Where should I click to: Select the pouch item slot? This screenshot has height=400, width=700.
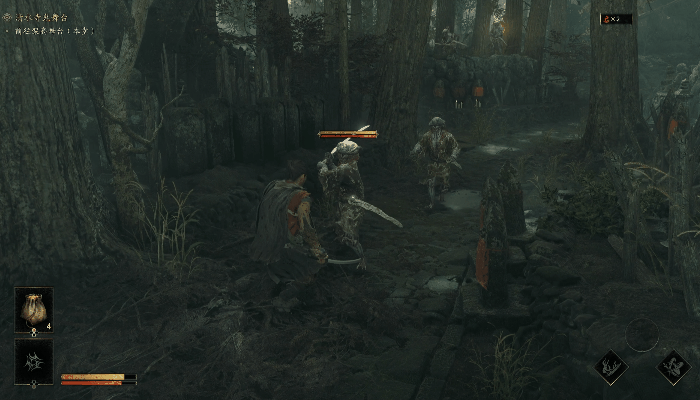(x=34, y=309)
